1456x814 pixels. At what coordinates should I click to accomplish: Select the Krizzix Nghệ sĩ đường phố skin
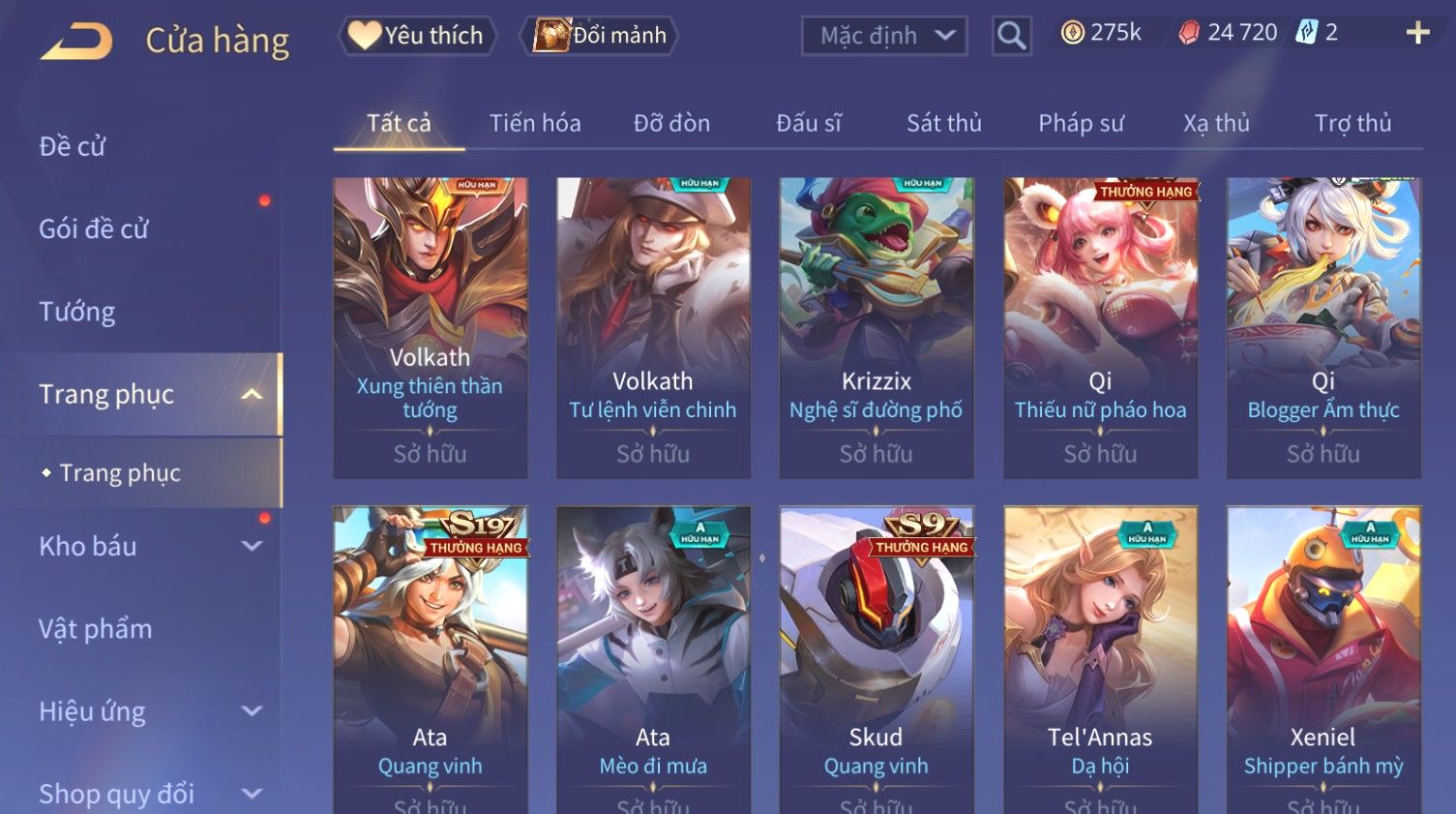tap(876, 327)
